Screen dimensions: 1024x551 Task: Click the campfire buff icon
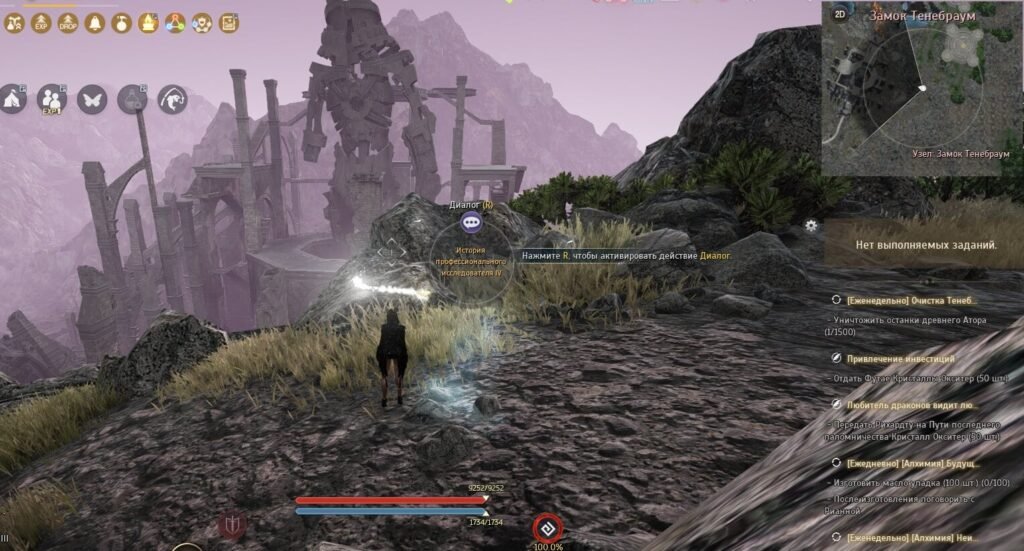point(148,22)
